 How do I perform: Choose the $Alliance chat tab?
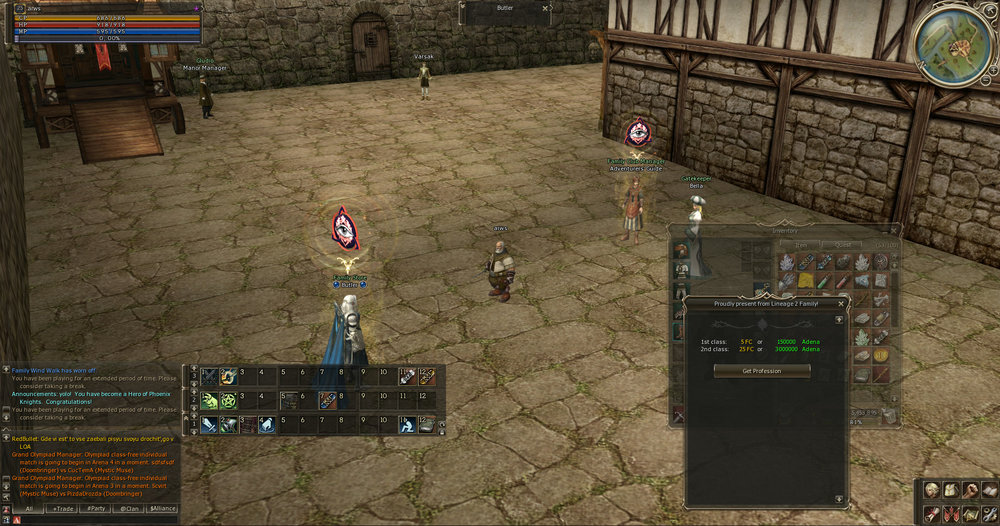click(x=162, y=508)
